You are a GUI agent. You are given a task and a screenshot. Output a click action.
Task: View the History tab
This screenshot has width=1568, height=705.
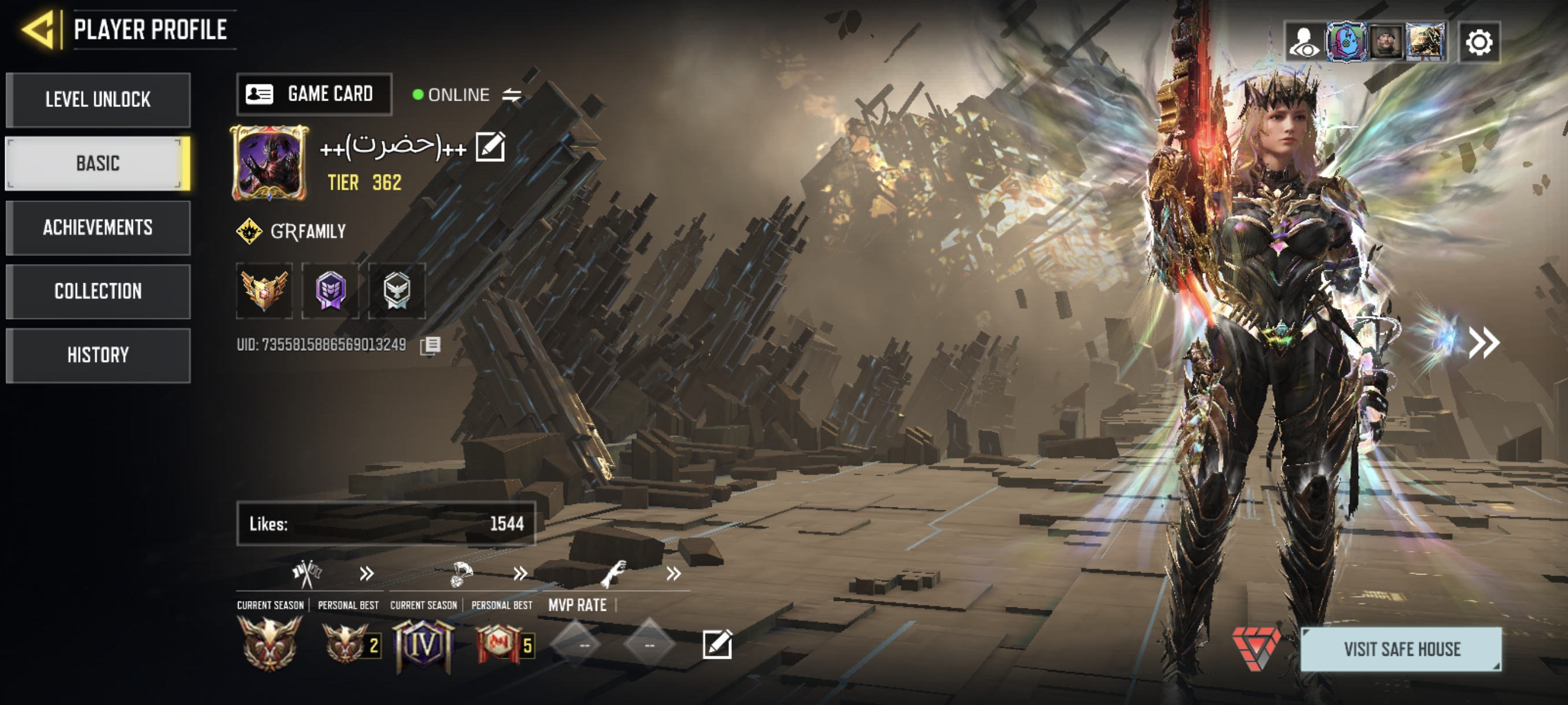98,355
